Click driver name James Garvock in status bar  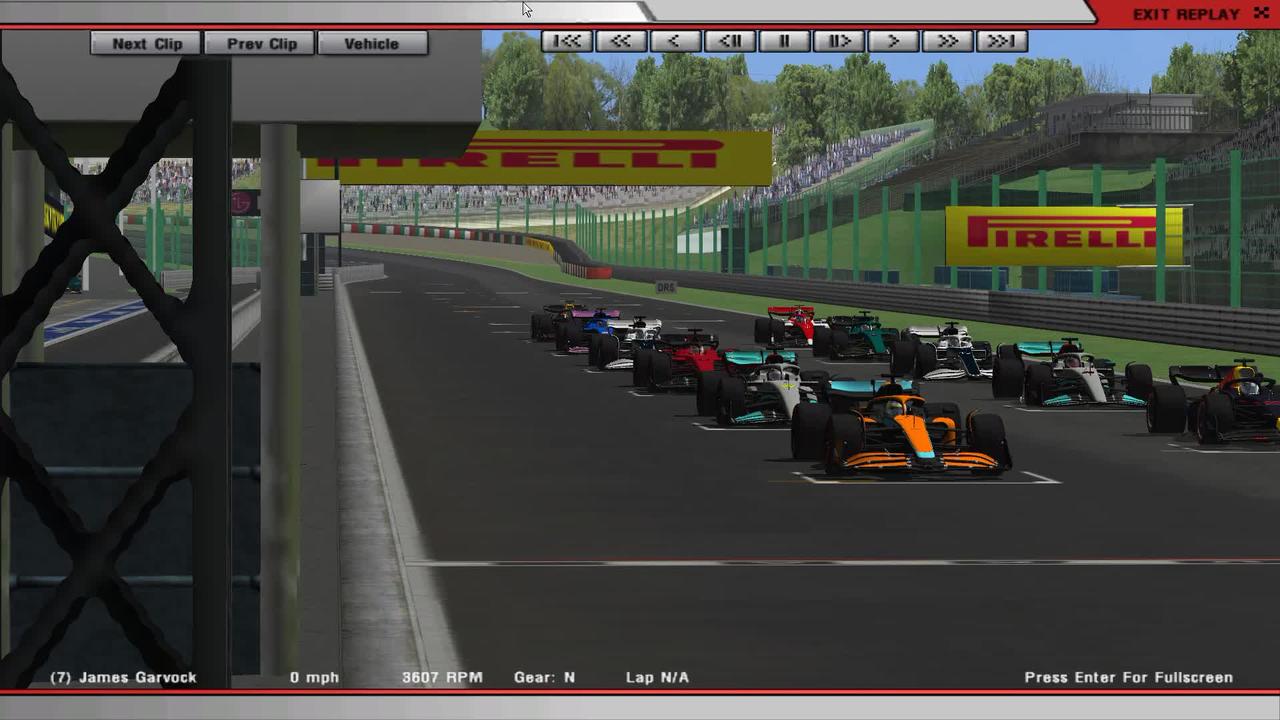pos(124,677)
